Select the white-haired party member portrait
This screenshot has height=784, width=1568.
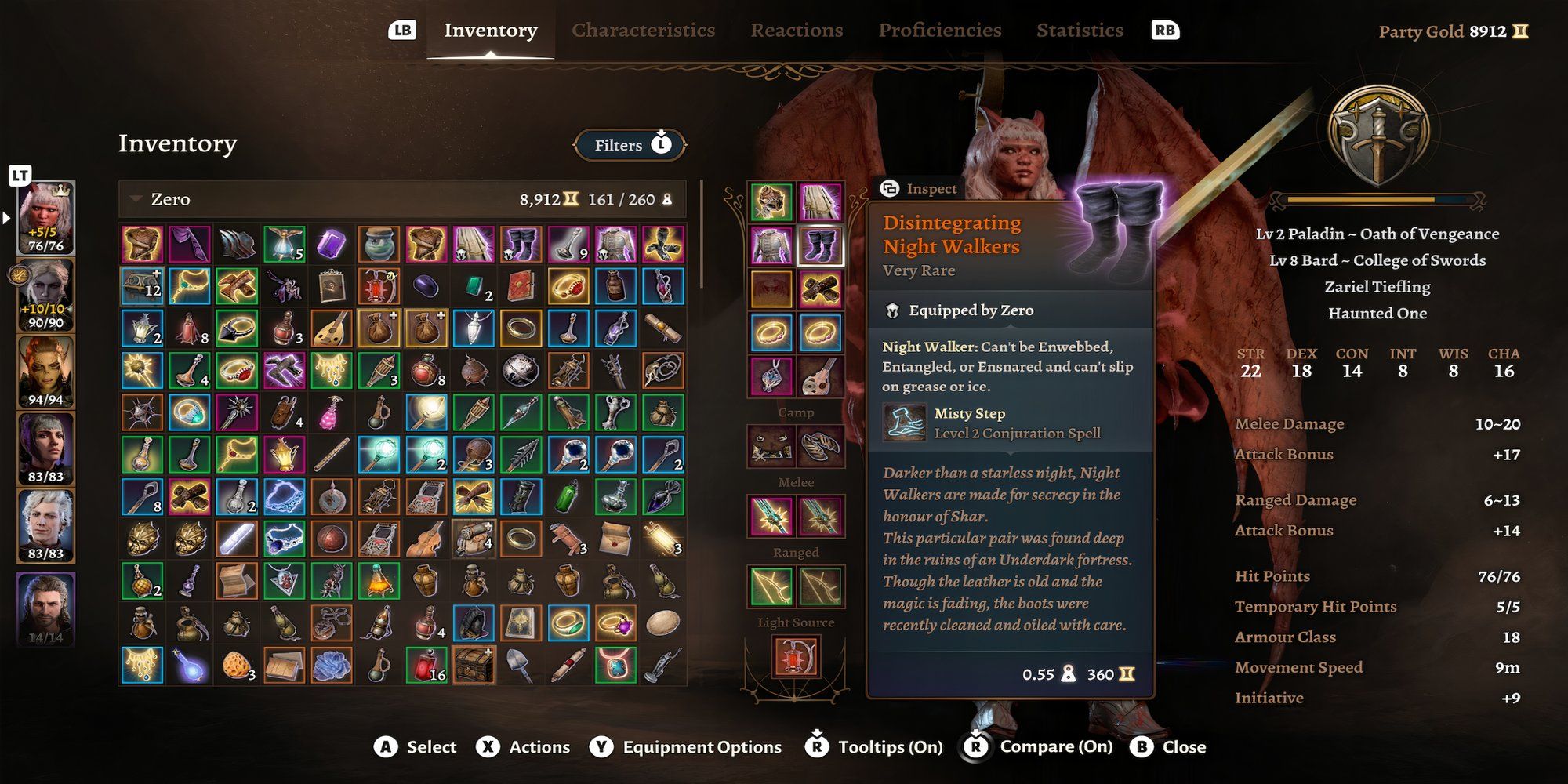pos(46,525)
